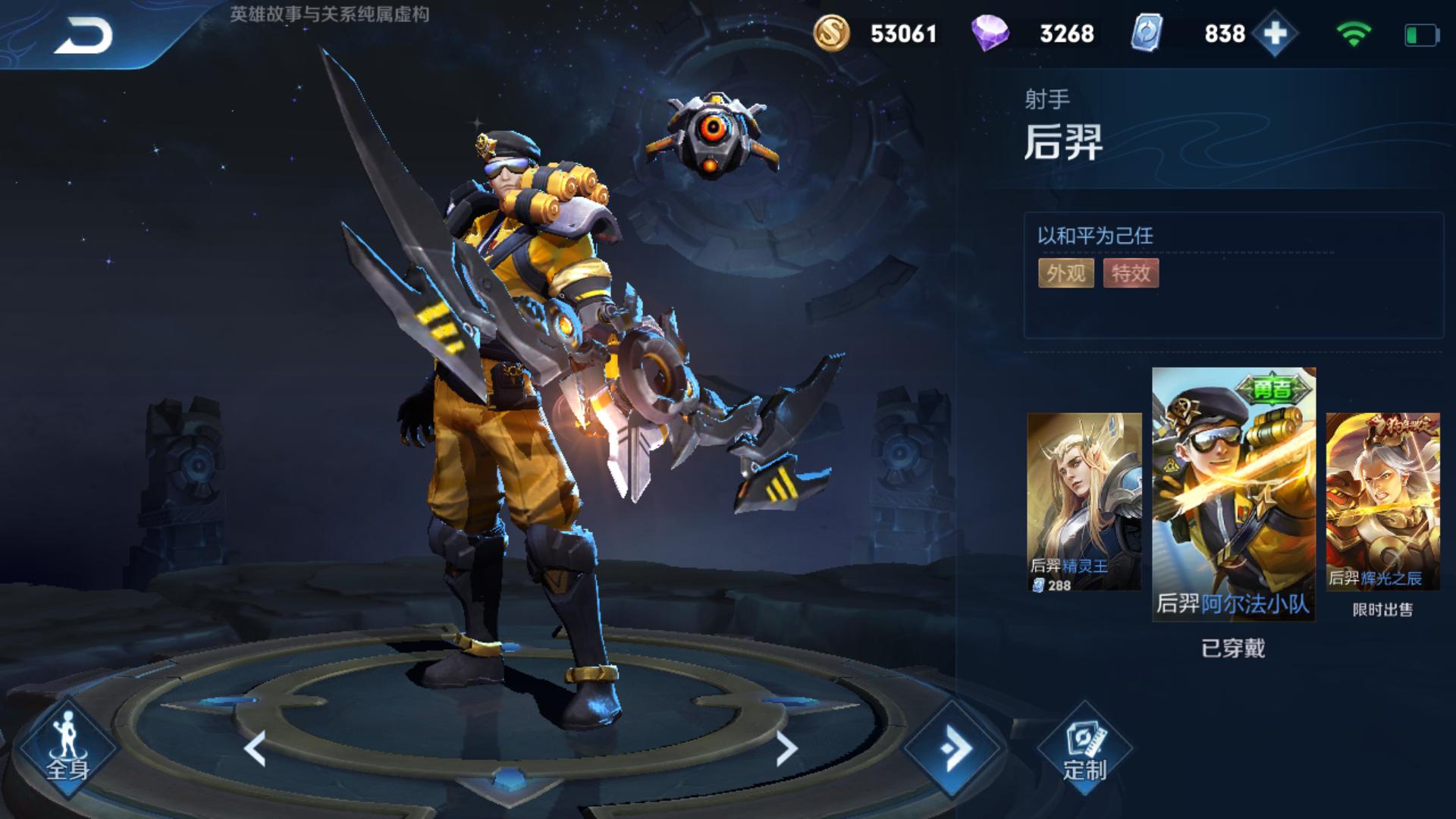Choose the 后羿 辉光之辰 skin card
Viewport: 1456px width, 819px height.
click(x=1382, y=502)
